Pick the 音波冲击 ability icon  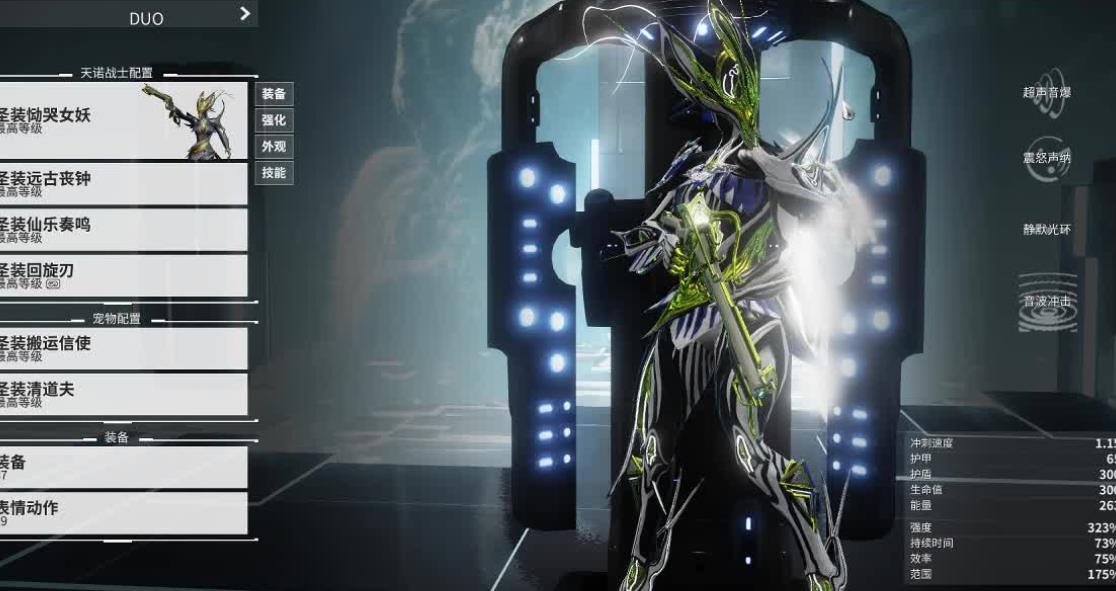pyautogui.click(x=1047, y=301)
